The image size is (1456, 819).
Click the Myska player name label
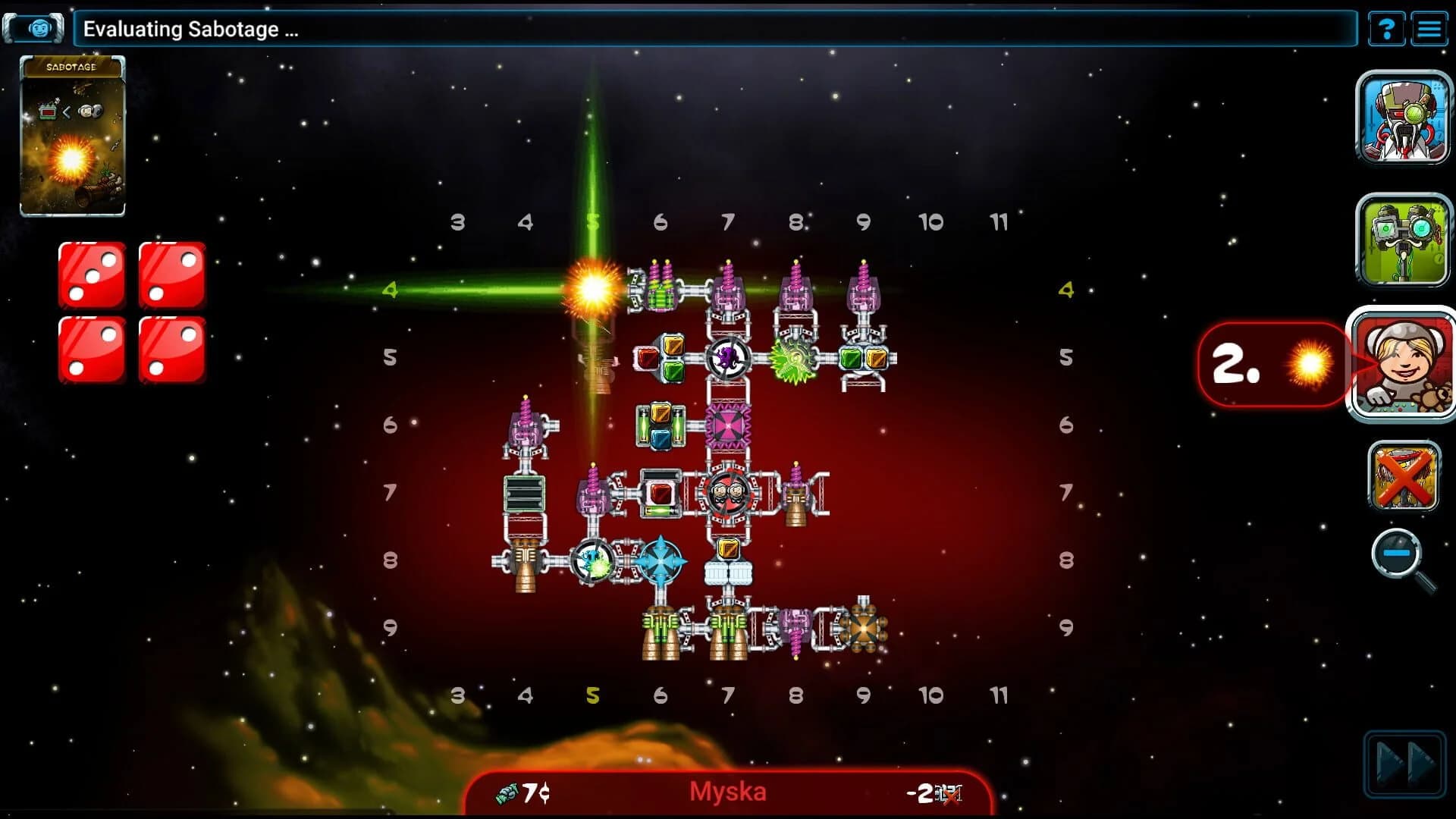point(728,792)
